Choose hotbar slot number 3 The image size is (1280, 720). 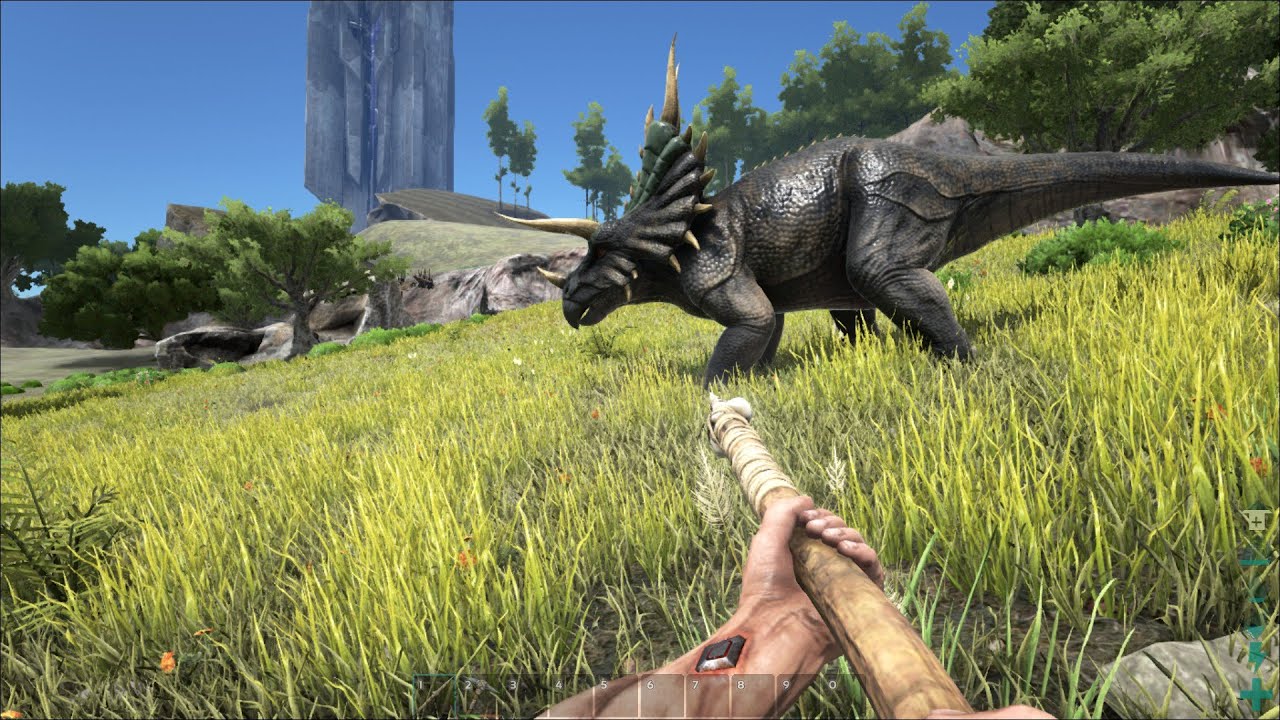[x=527, y=696]
